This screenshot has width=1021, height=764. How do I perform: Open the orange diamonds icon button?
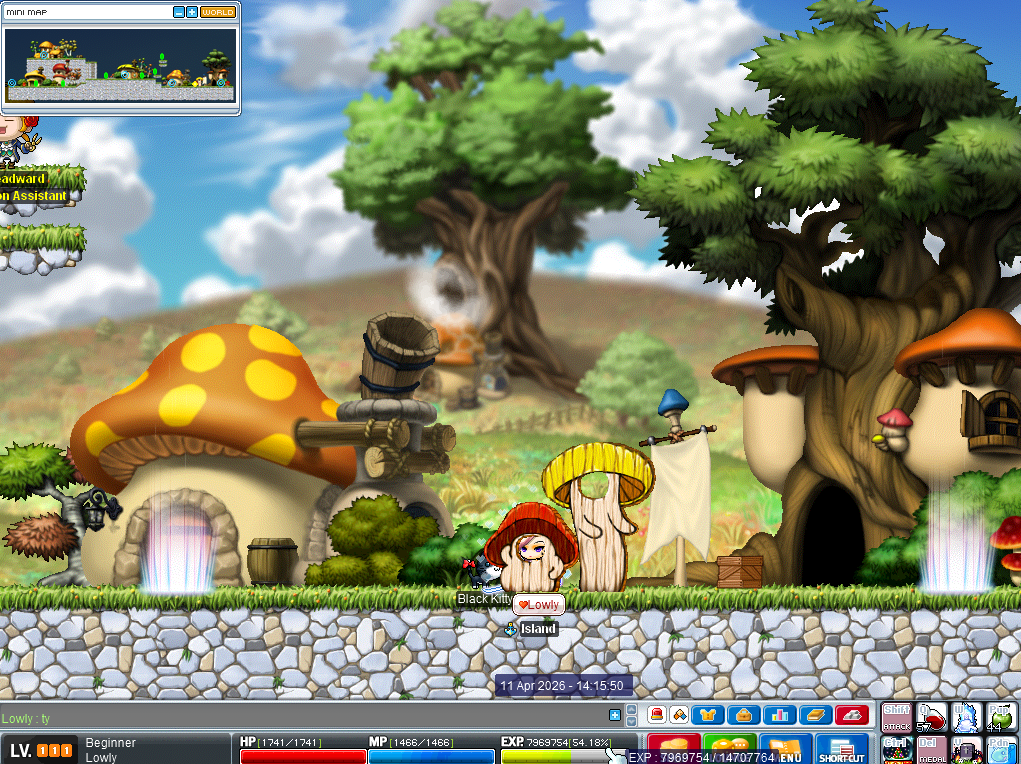(679, 714)
